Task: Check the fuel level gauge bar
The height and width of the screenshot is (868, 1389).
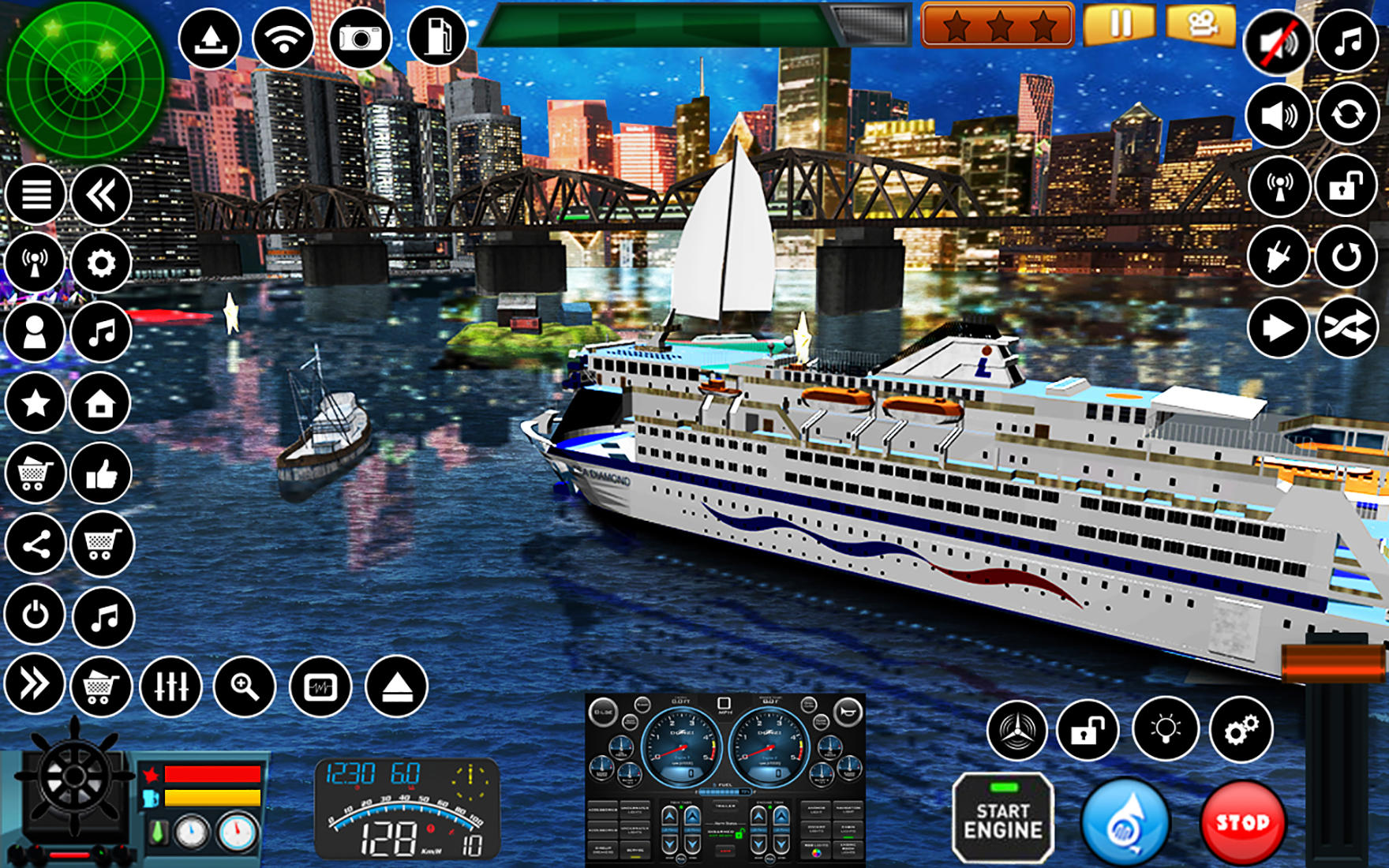Action: pyautogui.click(x=725, y=791)
